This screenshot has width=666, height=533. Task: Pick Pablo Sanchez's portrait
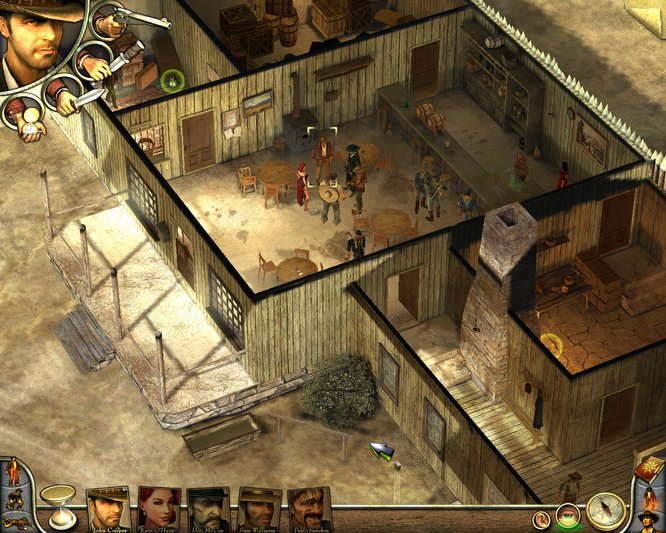(x=310, y=508)
